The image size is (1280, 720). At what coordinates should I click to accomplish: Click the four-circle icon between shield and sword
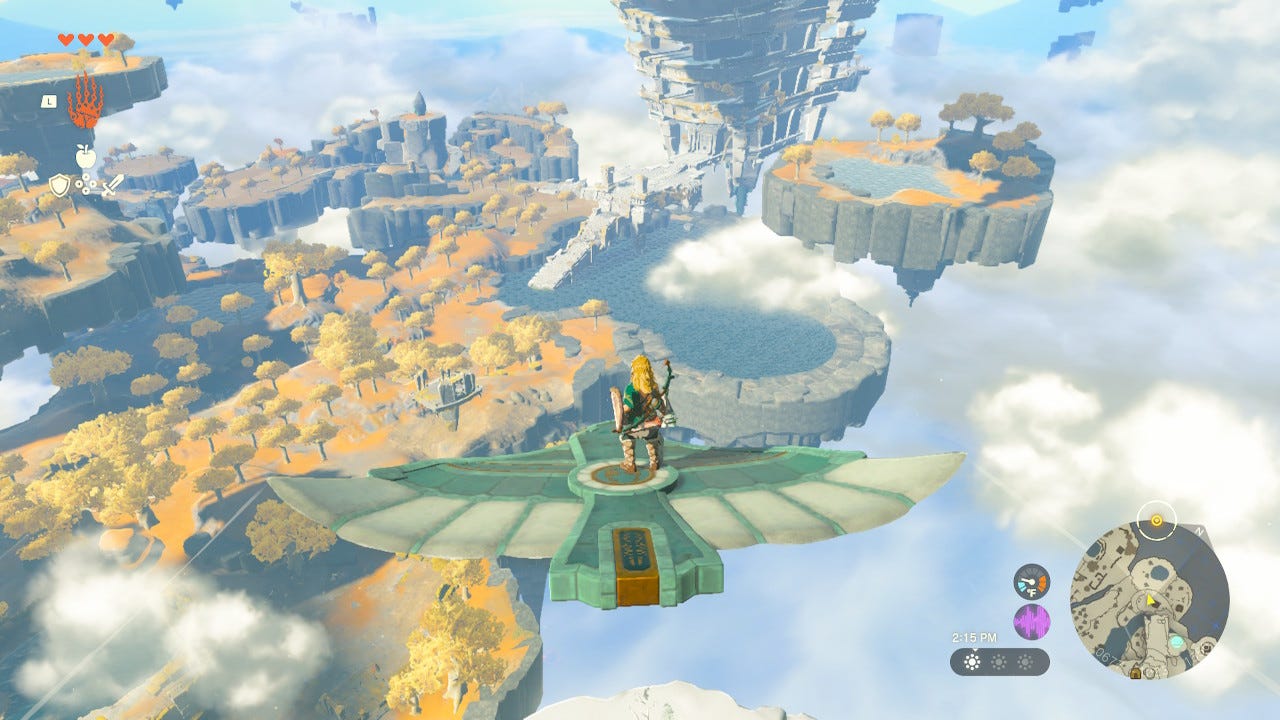tap(85, 185)
